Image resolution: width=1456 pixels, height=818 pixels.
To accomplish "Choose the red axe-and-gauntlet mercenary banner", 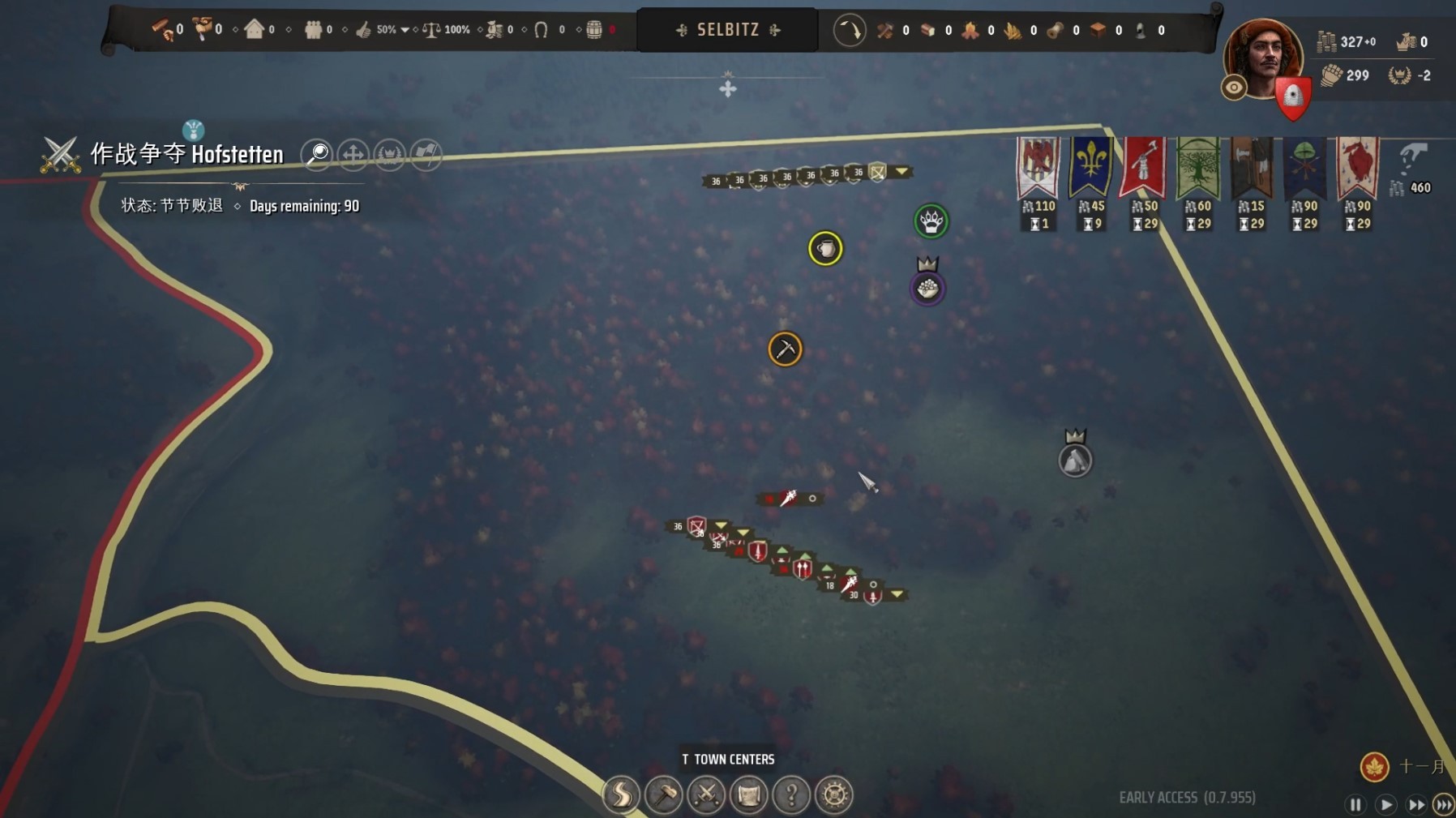I will pos(1143,168).
